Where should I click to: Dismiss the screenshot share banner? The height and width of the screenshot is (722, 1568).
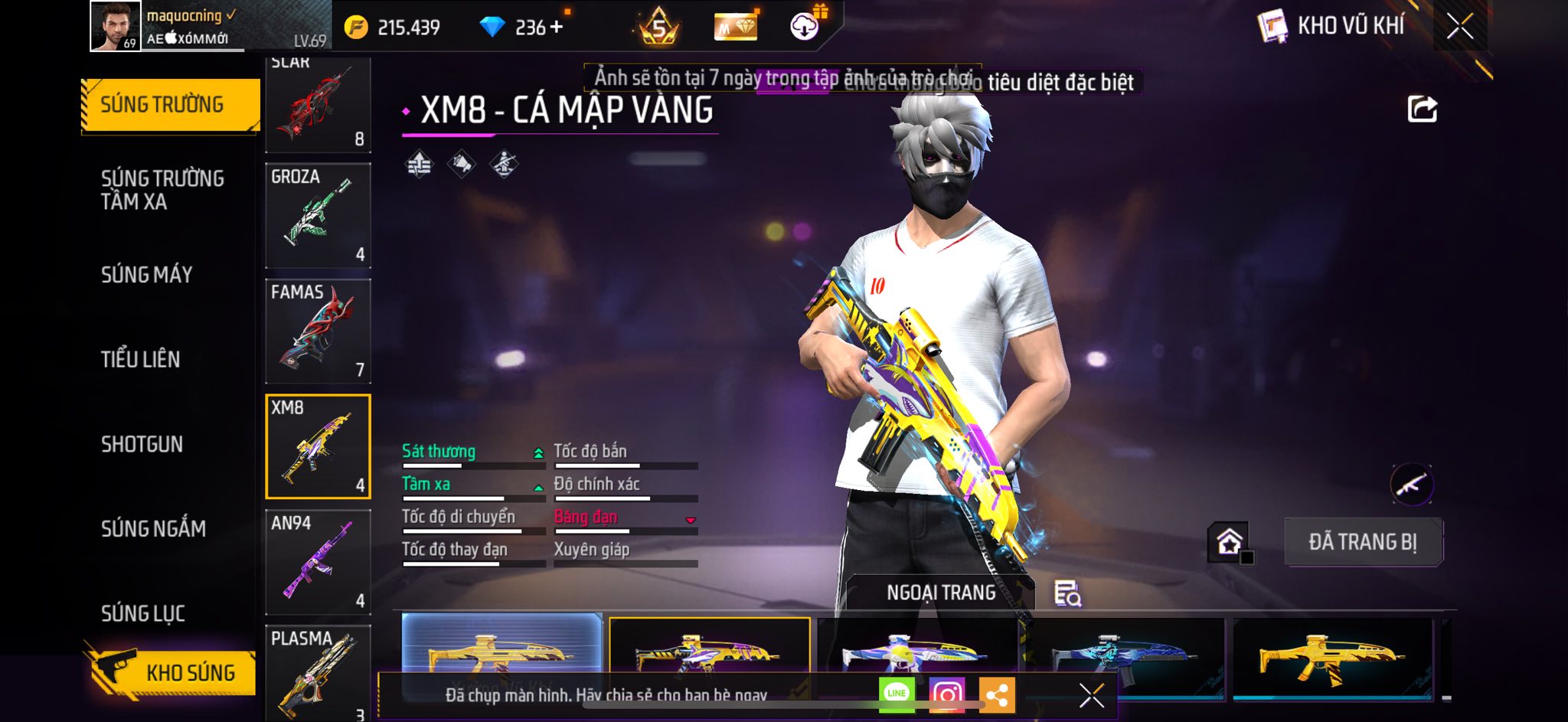point(1091,695)
